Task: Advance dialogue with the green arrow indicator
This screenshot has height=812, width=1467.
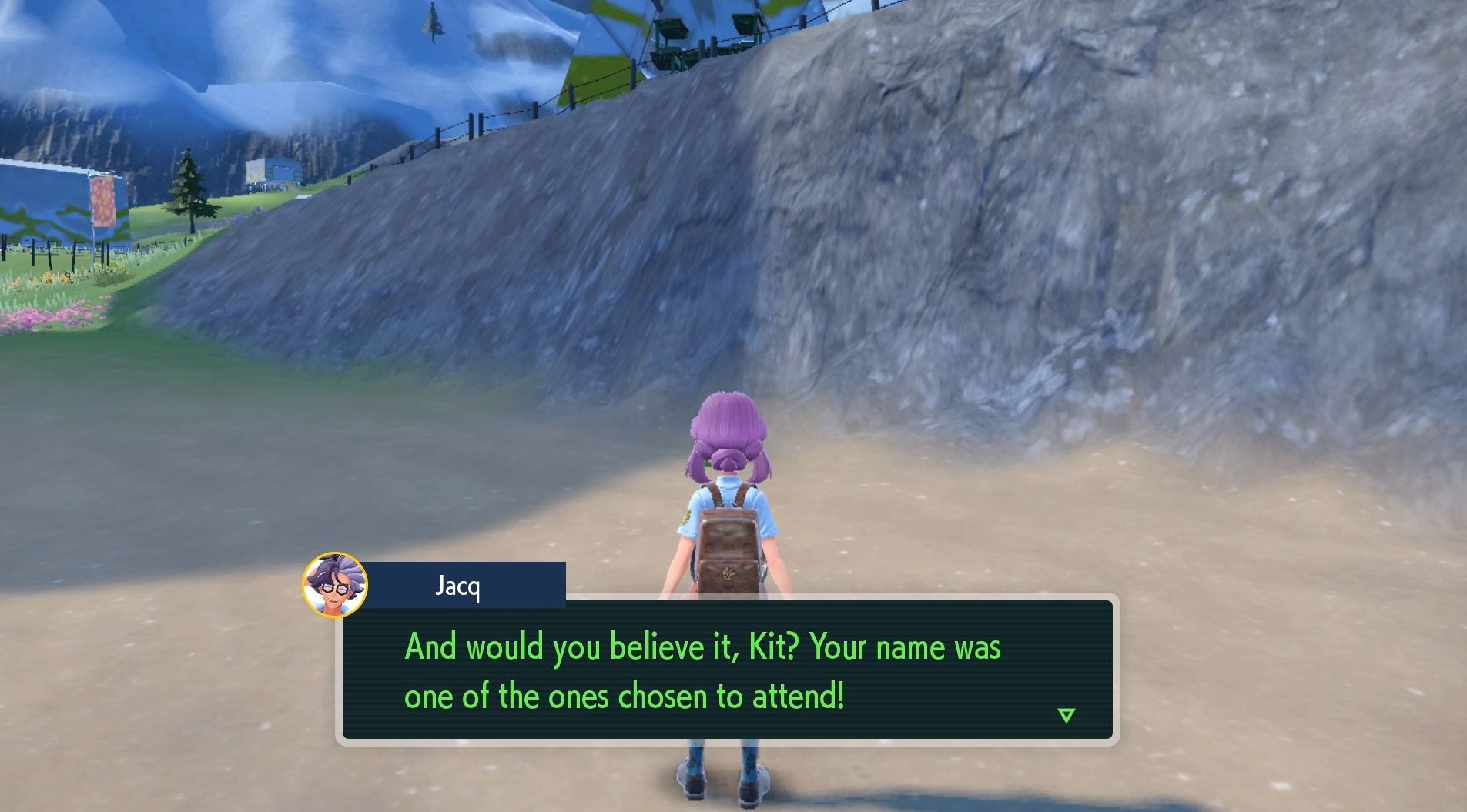Action: [x=1066, y=716]
